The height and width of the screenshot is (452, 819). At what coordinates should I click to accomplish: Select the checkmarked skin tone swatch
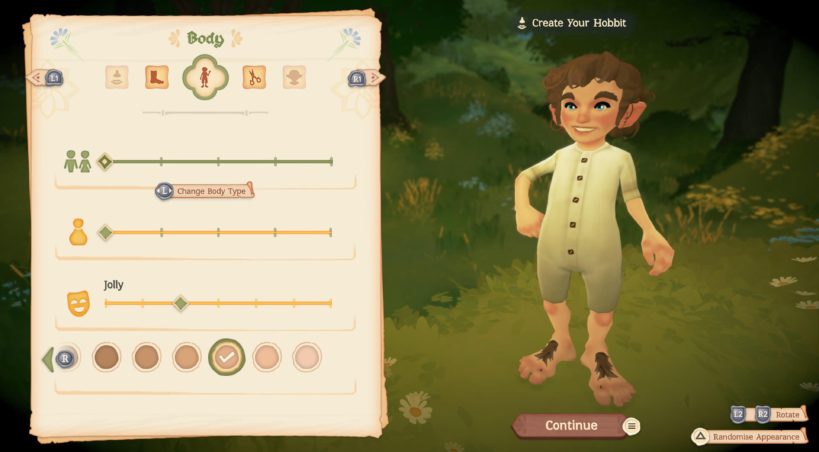[227, 357]
